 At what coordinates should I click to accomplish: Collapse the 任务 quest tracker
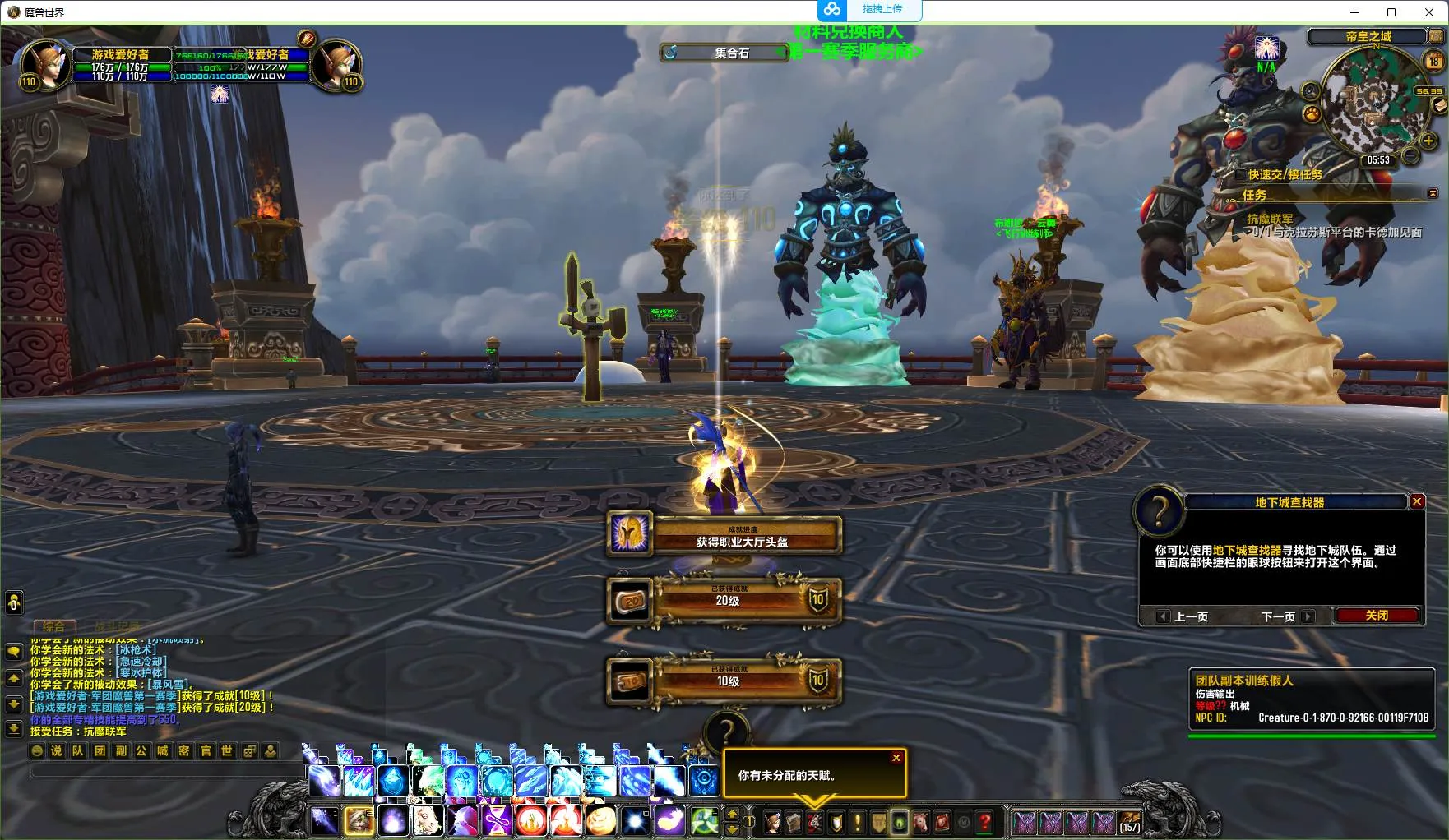(x=1433, y=194)
